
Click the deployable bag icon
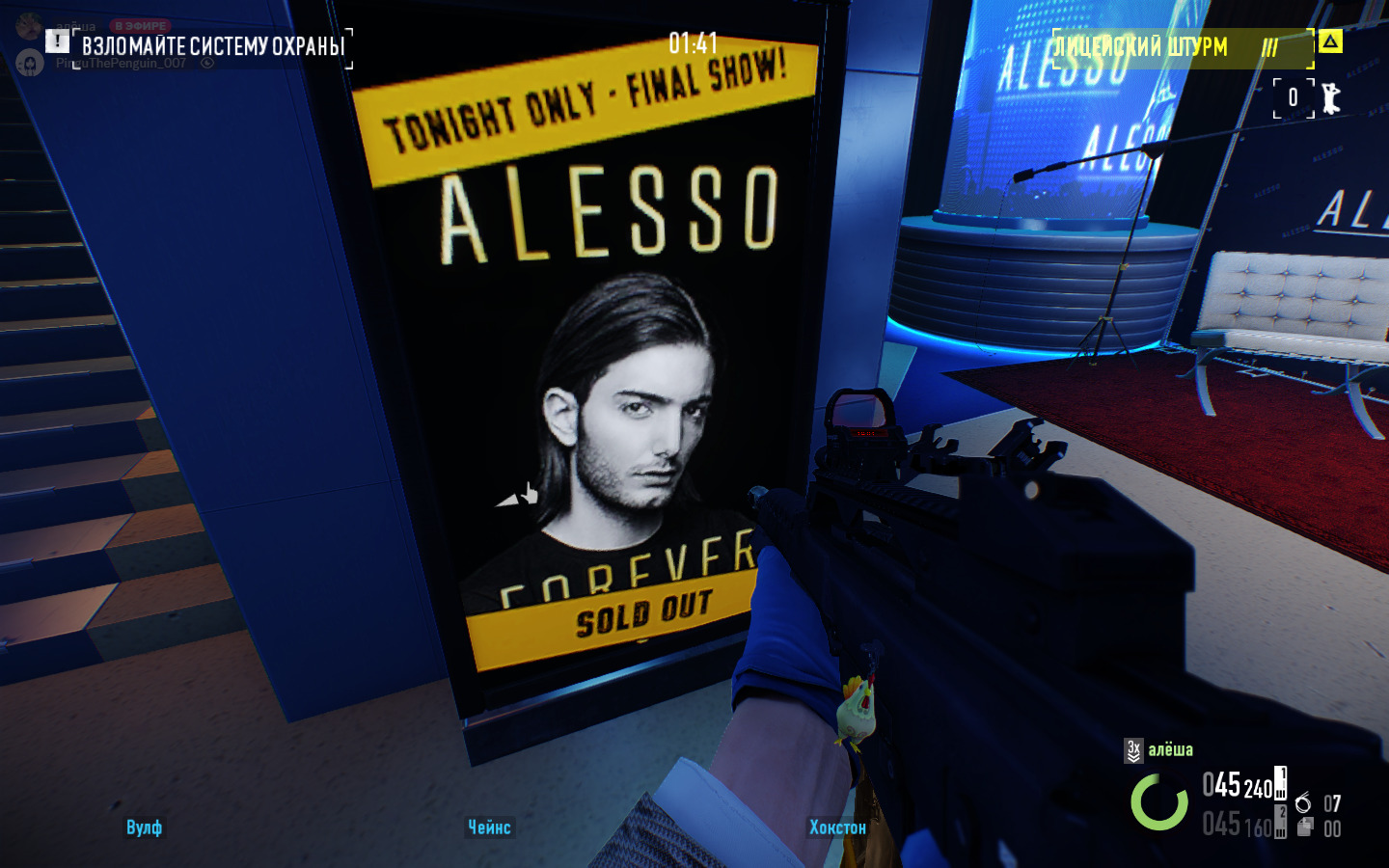pyautogui.click(x=1304, y=827)
